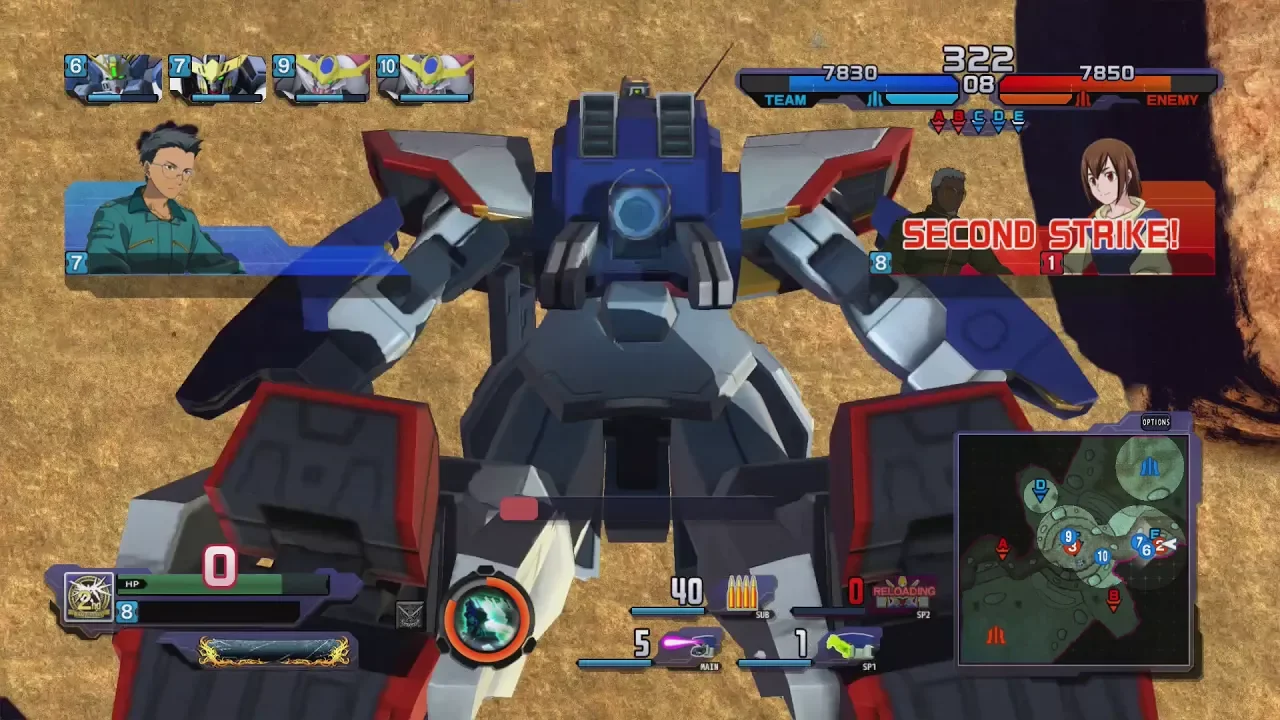
Task: Select the blue team base on minimap
Action: [x=1150, y=467]
